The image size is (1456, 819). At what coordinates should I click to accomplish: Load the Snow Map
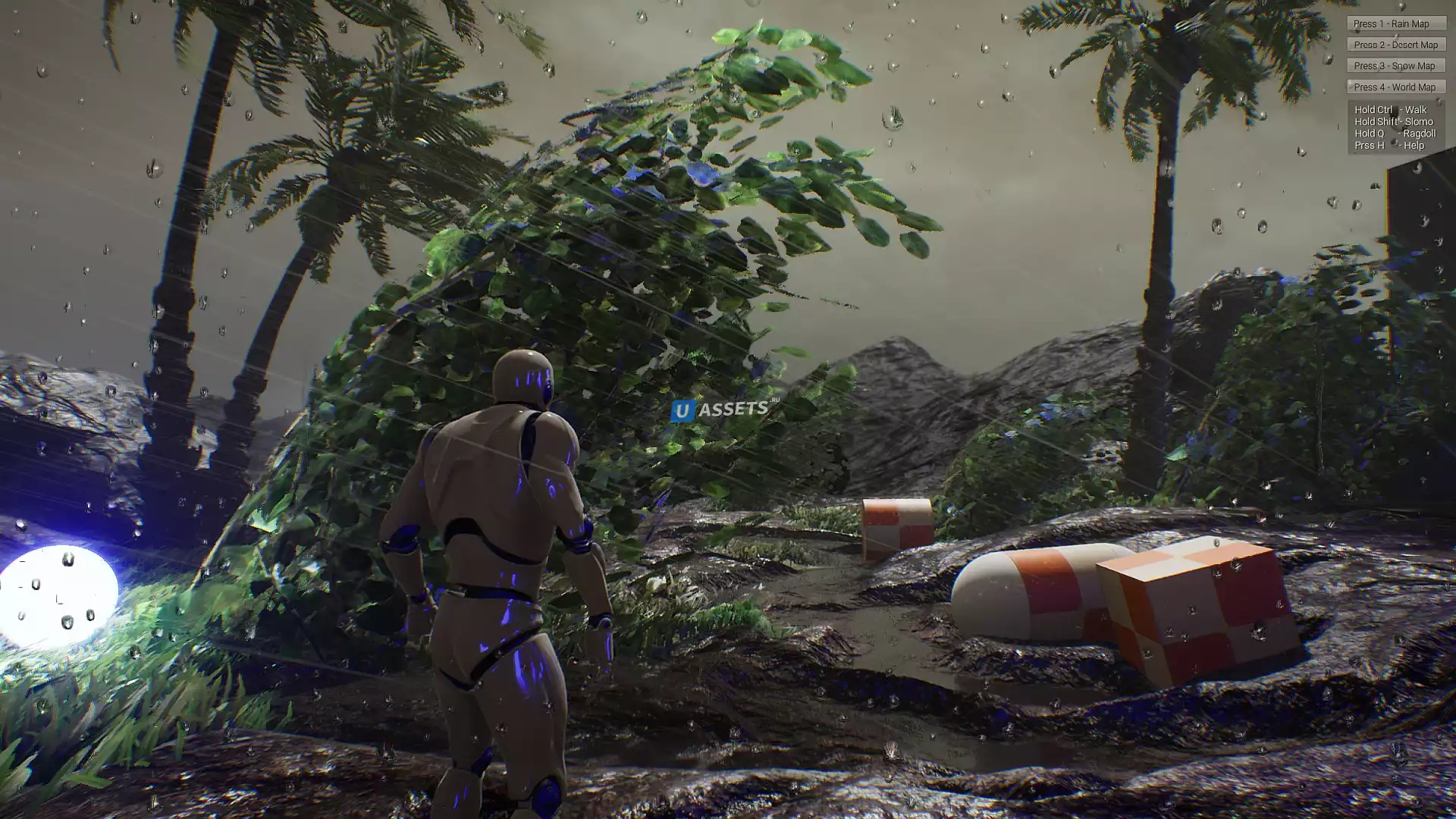point(1395,66)
